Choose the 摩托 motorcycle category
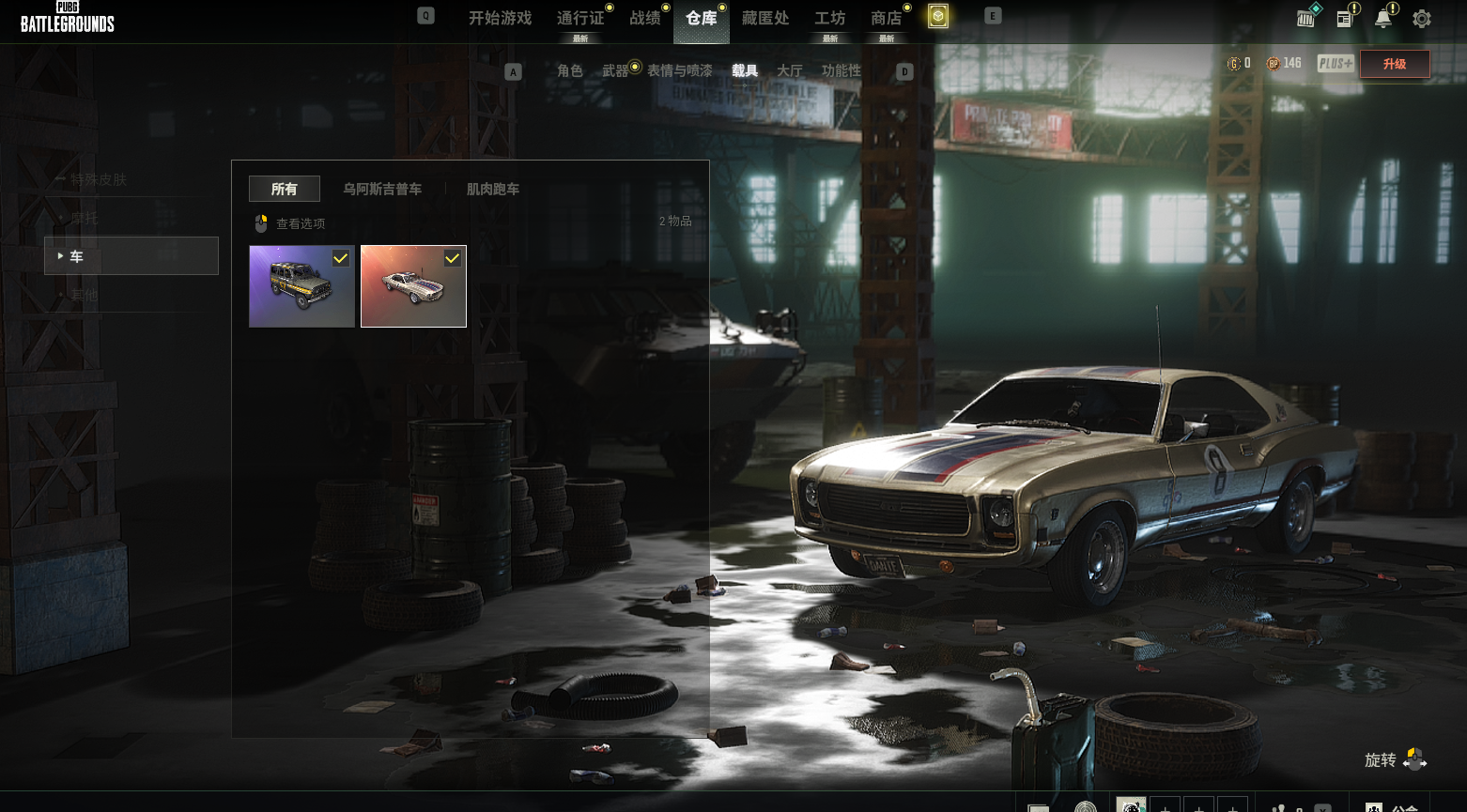Viewport: 1467px width, 812px height. (85, 219)
